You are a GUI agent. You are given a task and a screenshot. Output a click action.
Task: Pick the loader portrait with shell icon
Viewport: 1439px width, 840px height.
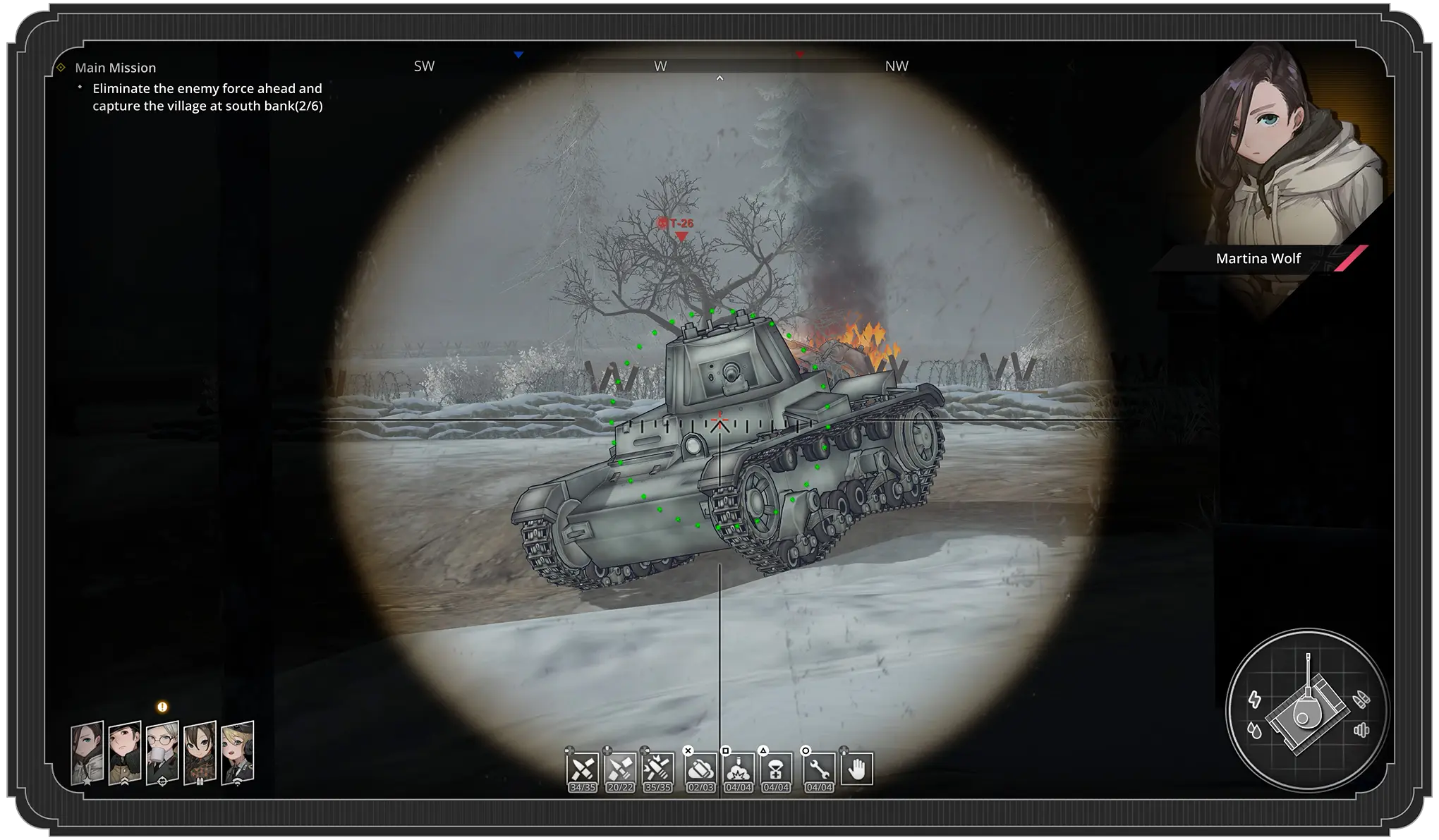pyautogui.click(x=200, y=753)
